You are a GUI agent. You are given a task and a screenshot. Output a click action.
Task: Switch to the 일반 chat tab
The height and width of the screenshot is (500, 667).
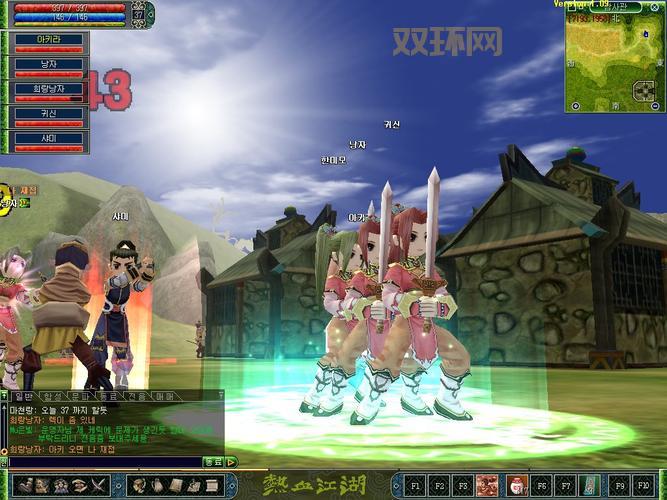[23, 397]
